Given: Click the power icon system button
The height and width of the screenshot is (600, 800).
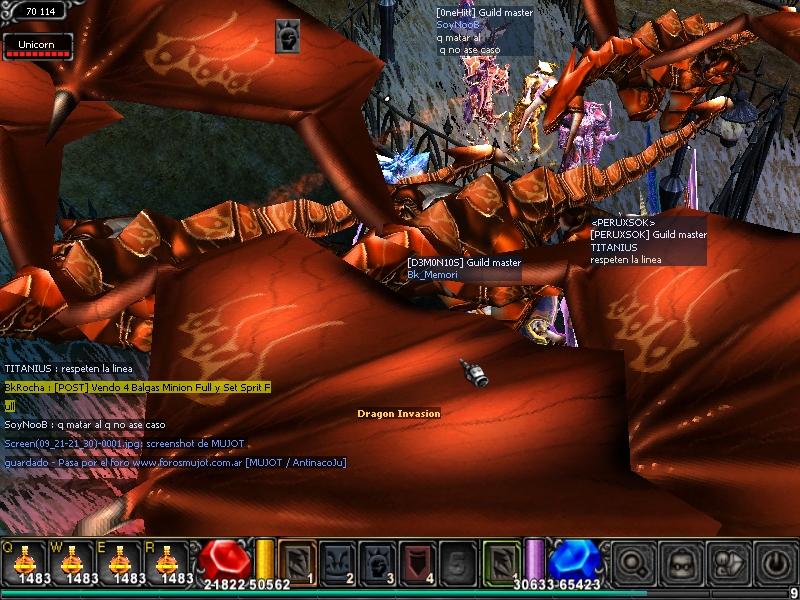Looking at the screenshot, I should pos(775,560).
